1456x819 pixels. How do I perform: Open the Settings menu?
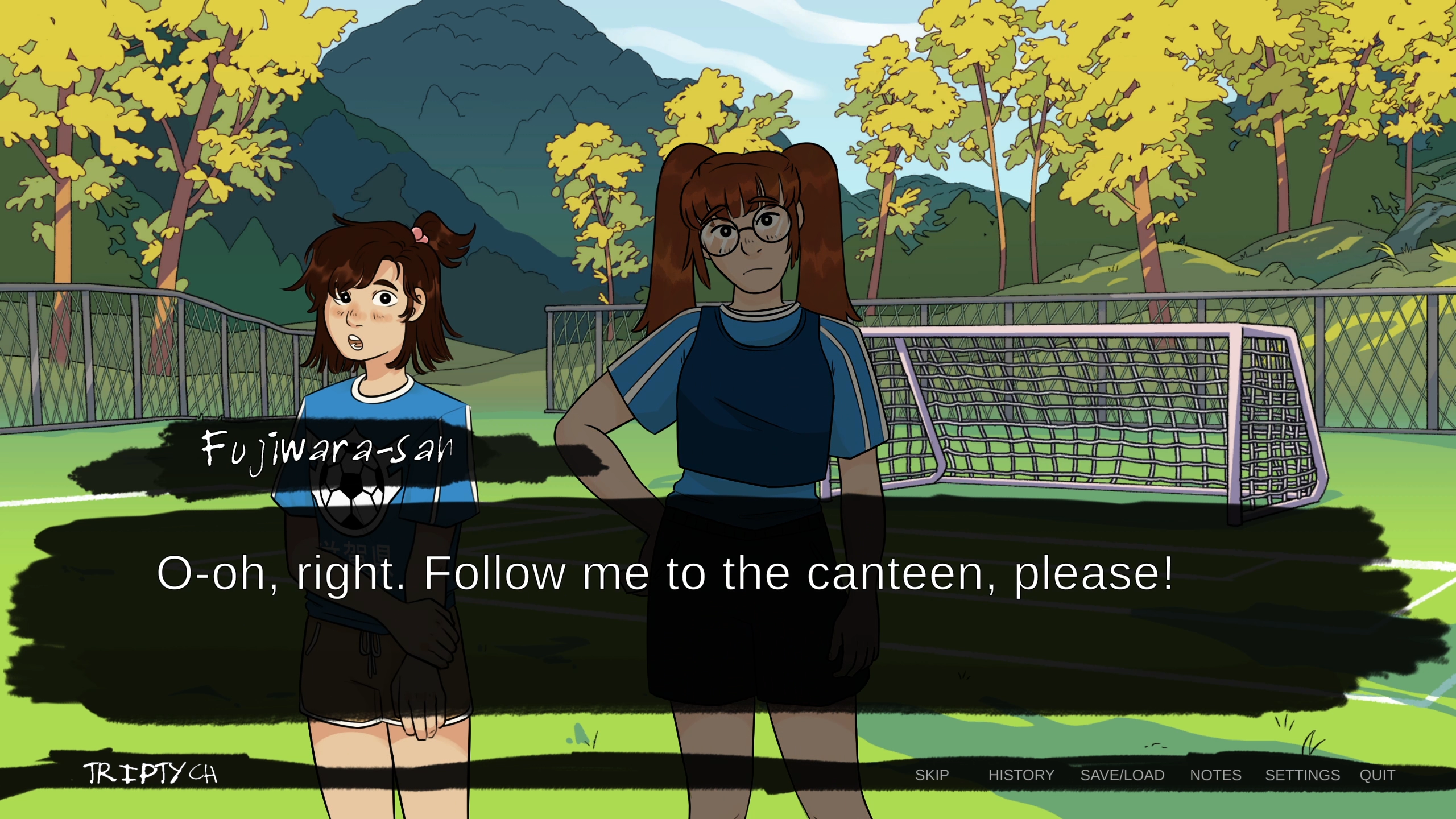[1302, 775]
